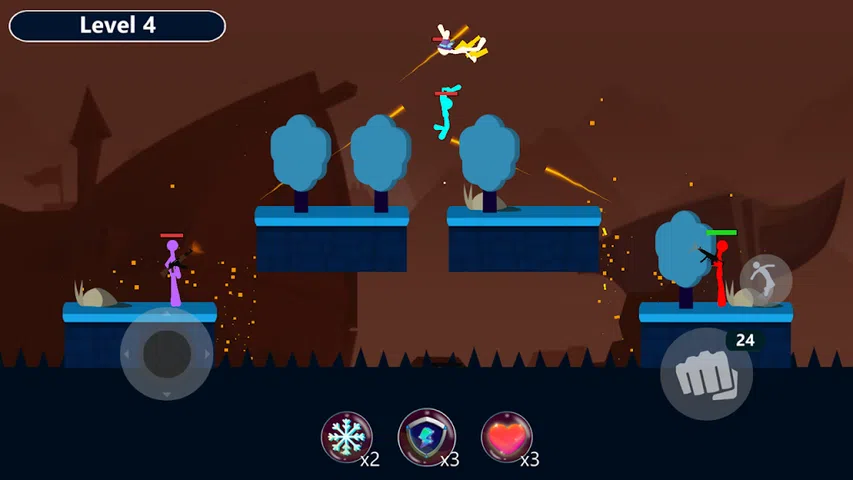Image resolution: width=853 pixels, height=480 pixels.
Task: Click the virtual movement joystick
Action: [x=167, y=353]
